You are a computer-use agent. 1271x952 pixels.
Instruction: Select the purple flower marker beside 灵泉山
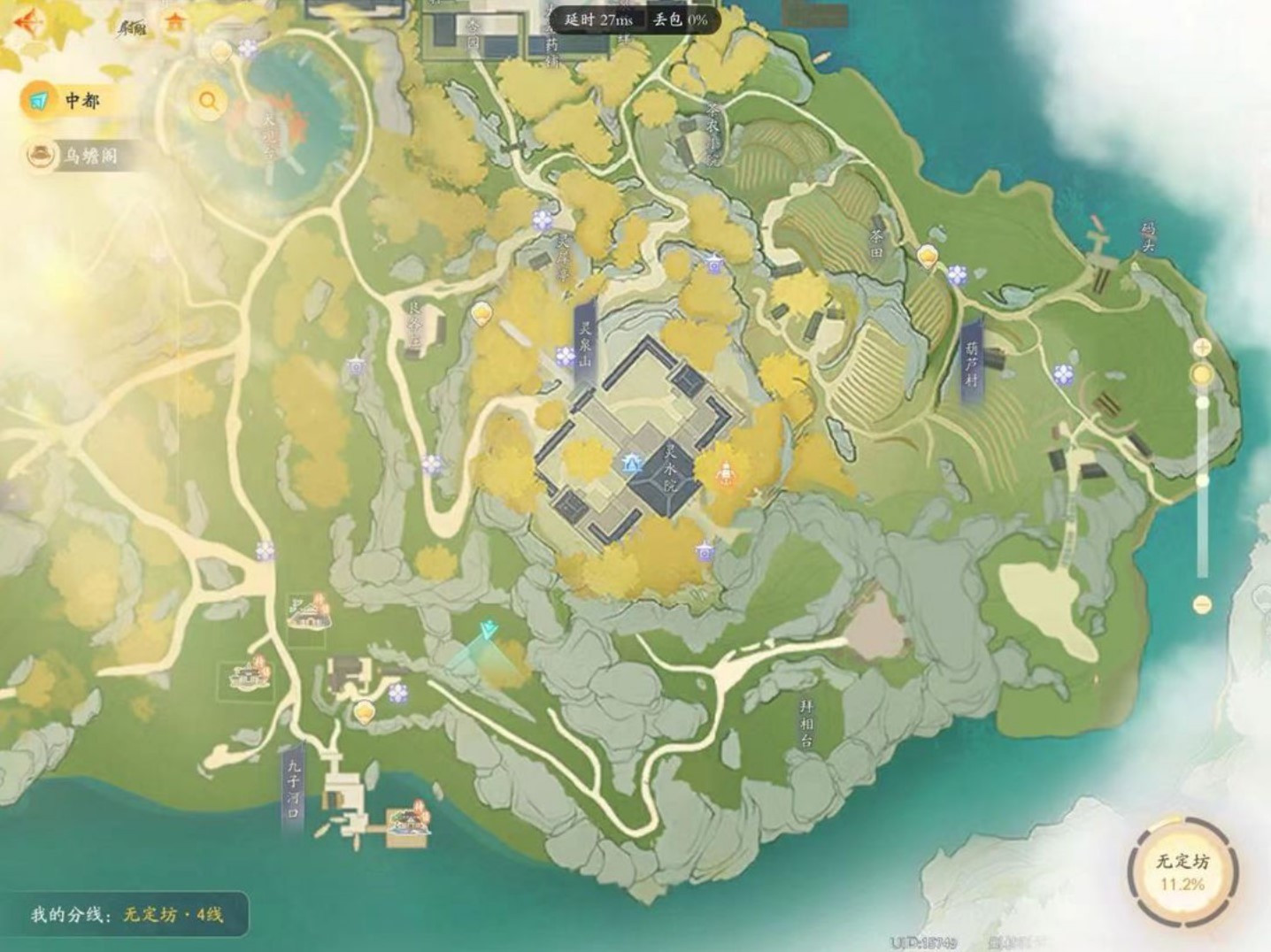click(x=566, y=356)
